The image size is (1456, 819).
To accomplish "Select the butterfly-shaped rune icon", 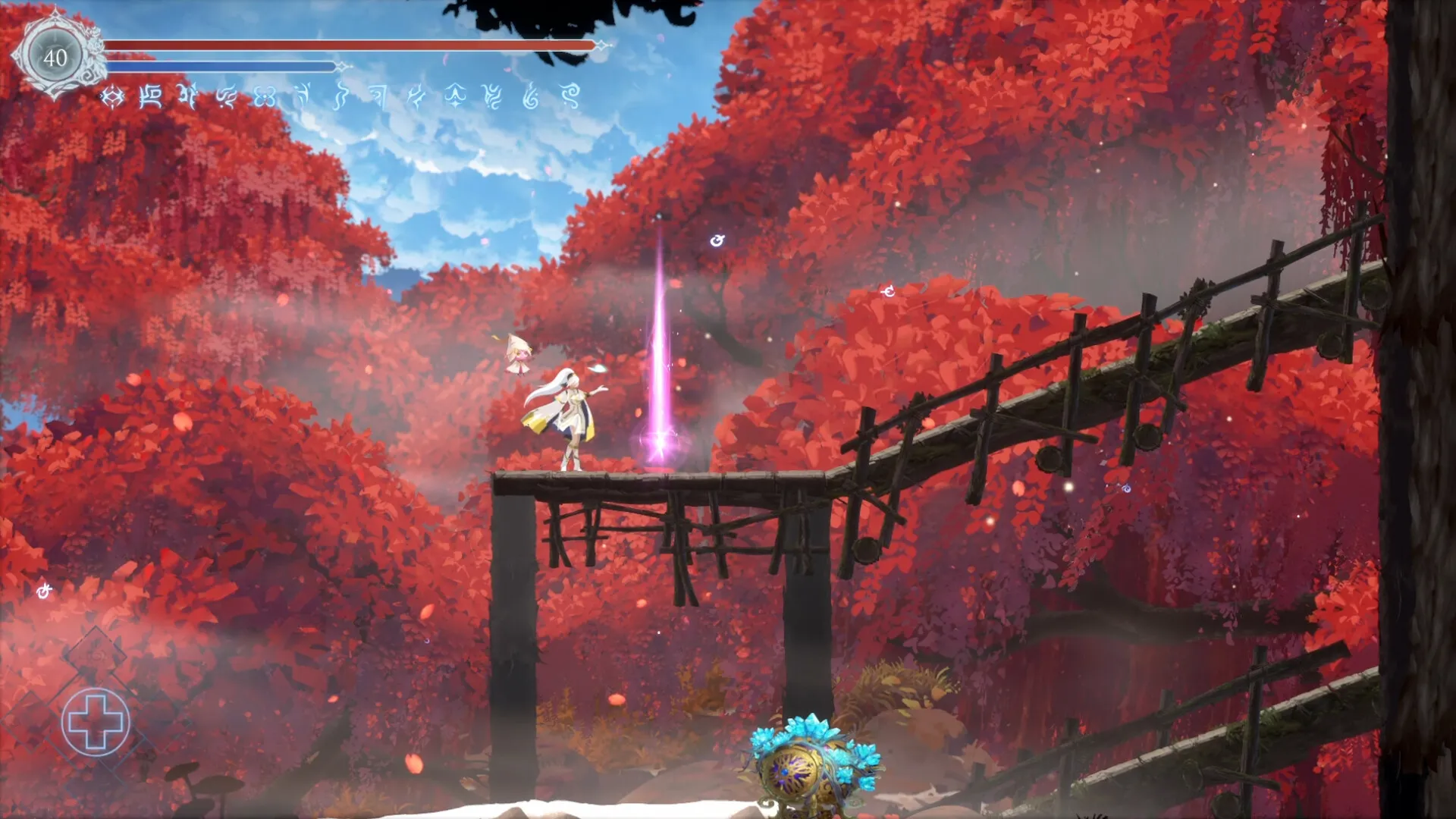I will tap(264, 97).
